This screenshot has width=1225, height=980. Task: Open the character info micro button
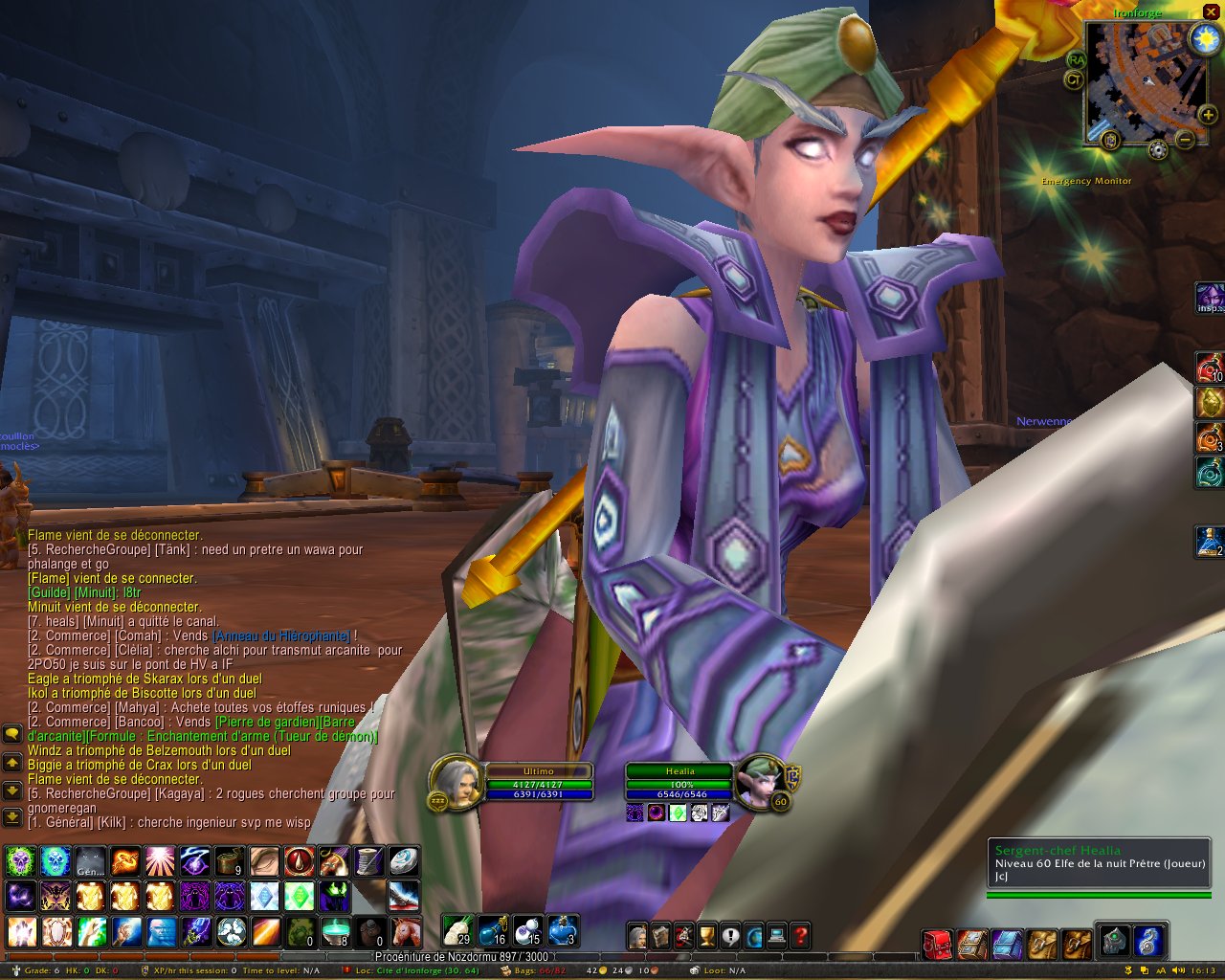(x=637, y=936)
